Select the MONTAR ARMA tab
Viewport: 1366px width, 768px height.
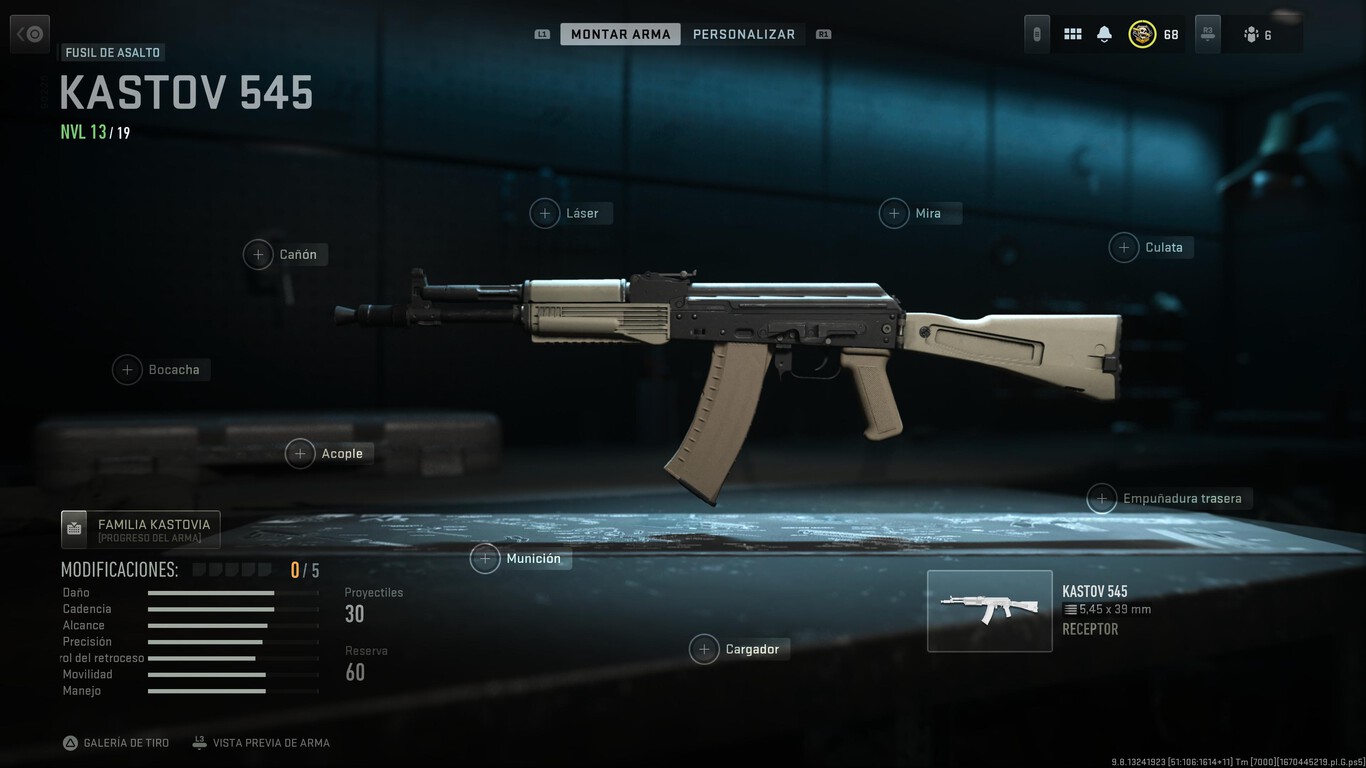point(620,33)
